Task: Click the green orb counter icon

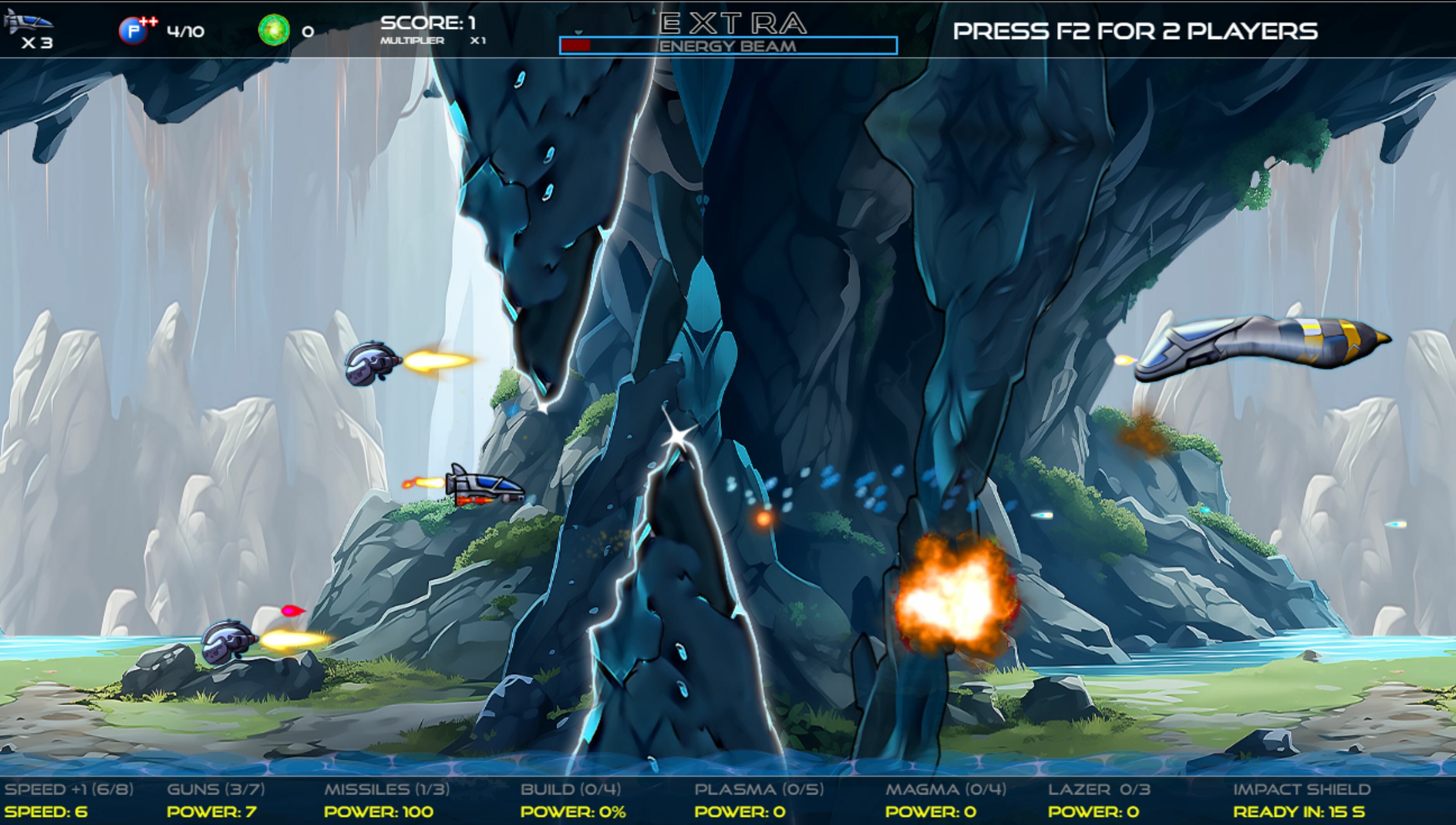Action: coord(274,30)
